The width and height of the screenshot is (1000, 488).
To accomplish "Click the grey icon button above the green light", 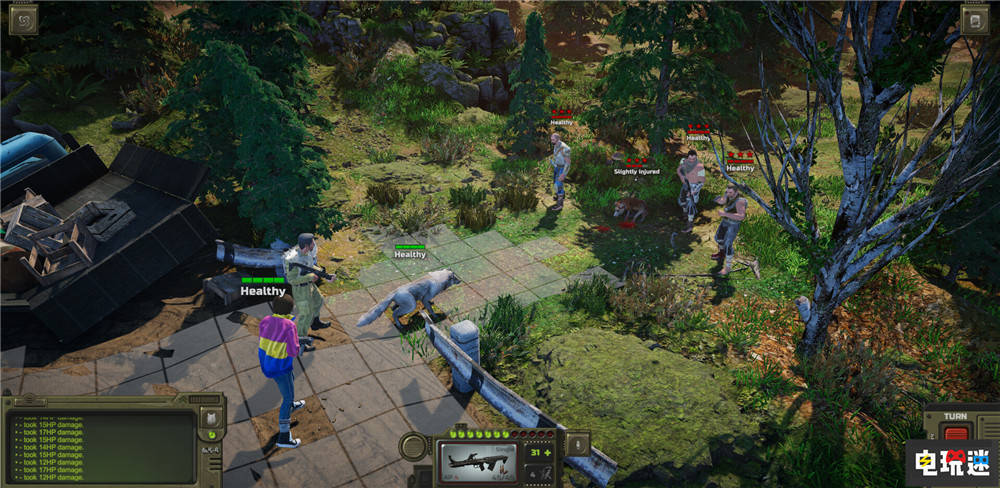I will click(211, 417).
